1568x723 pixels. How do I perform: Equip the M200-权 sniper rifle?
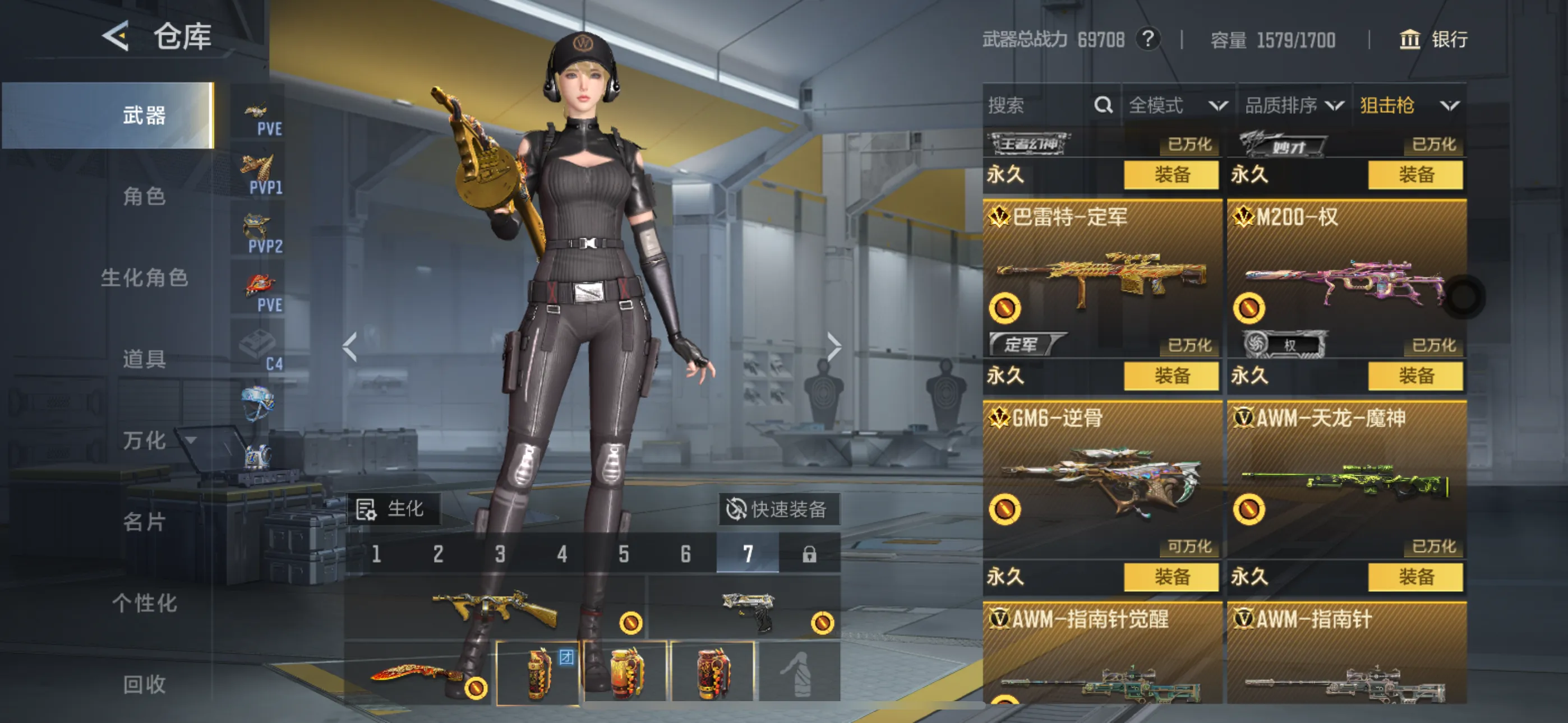tap(1415, 376)
